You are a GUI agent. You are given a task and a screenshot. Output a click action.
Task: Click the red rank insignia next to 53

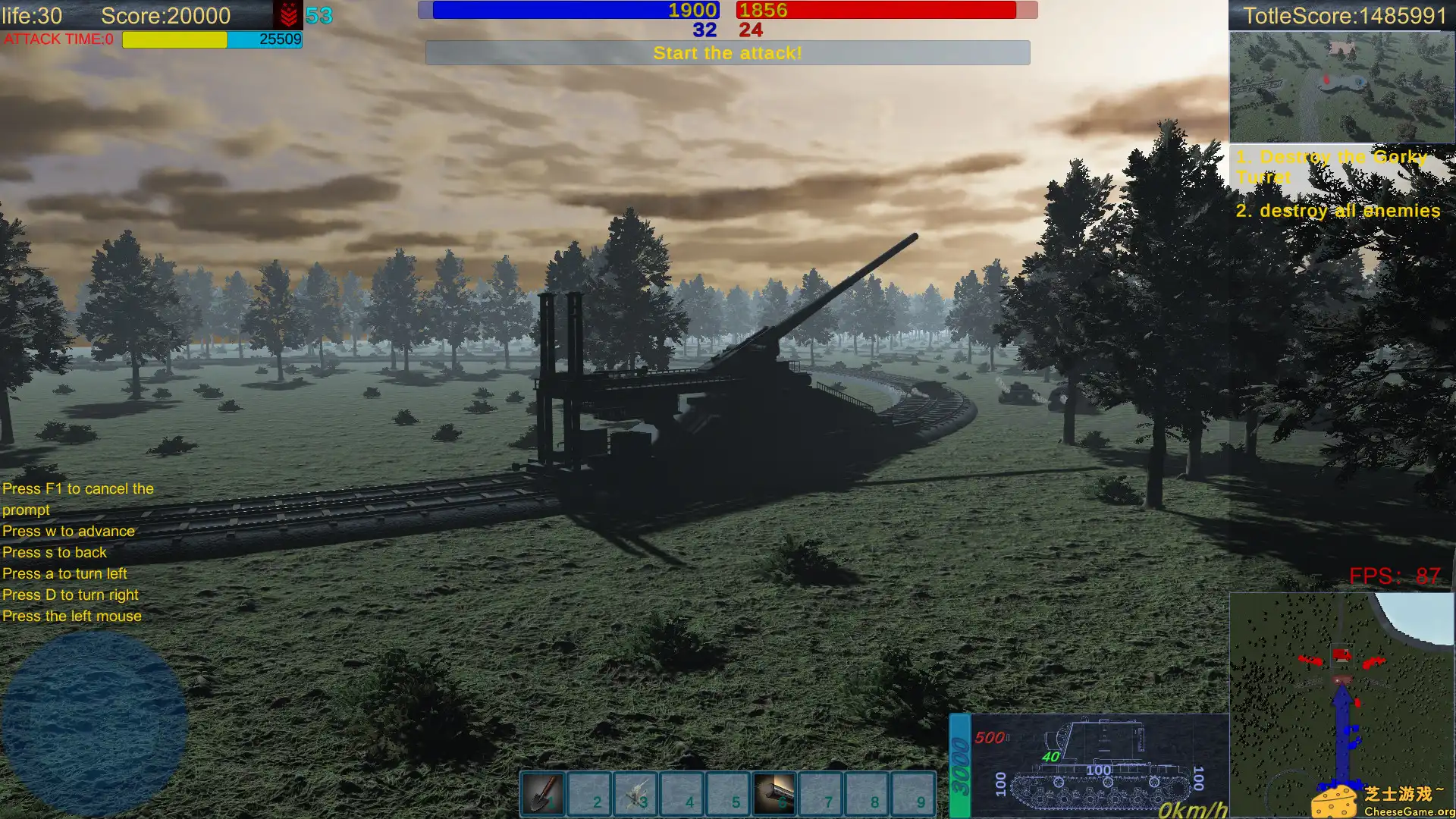[x=290, y=15]
